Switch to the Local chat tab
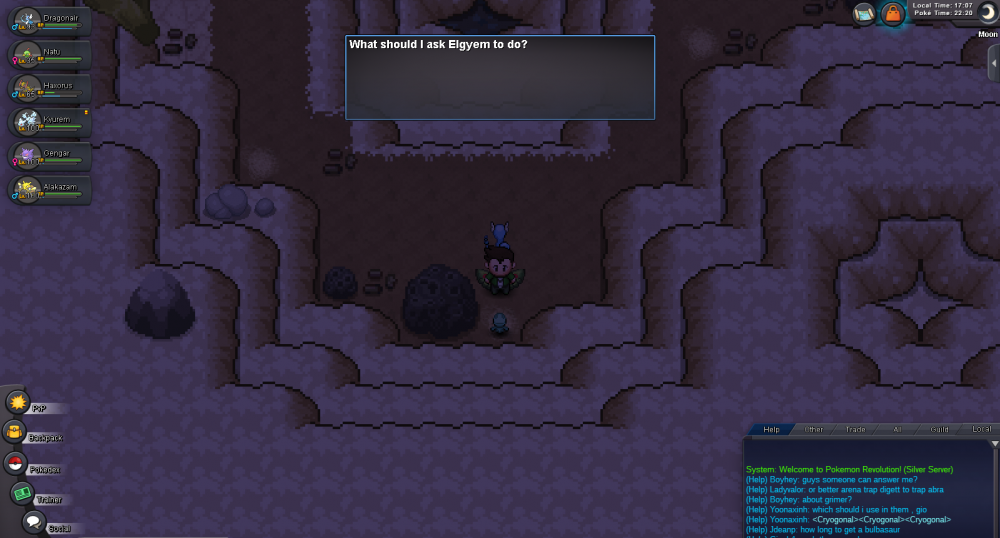 (981, 429)
